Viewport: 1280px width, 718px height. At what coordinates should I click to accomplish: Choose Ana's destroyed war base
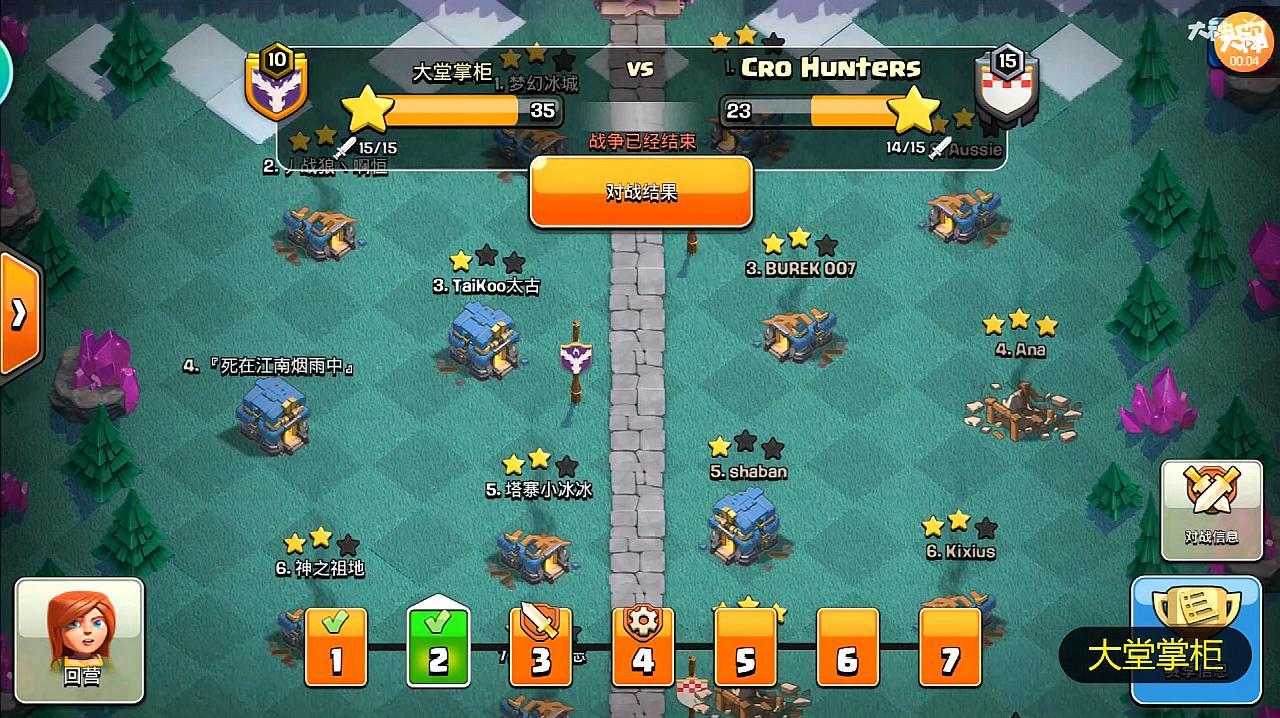click(x=1020, y=408)
